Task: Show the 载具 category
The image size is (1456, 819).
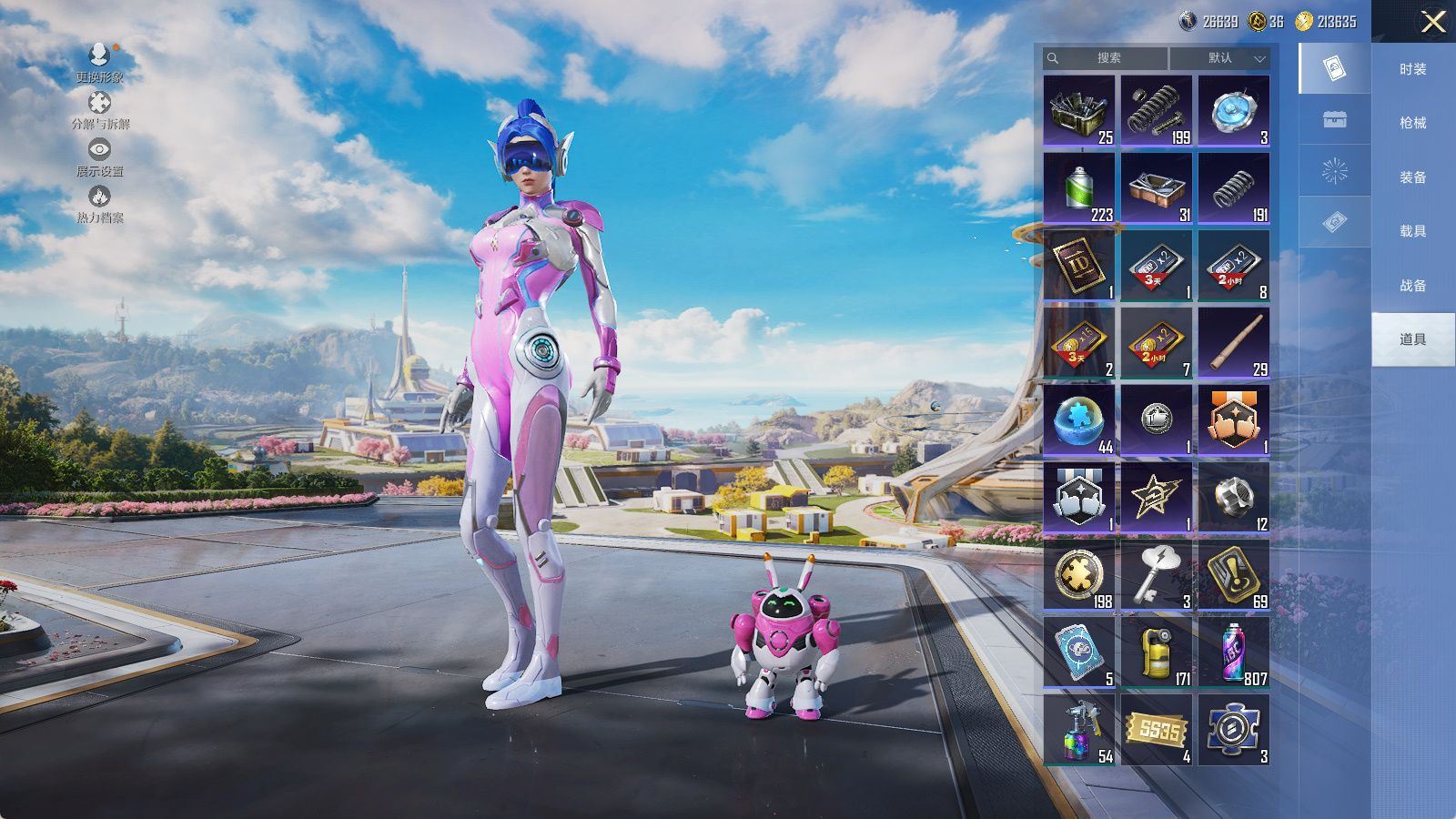Action: 1412,231
